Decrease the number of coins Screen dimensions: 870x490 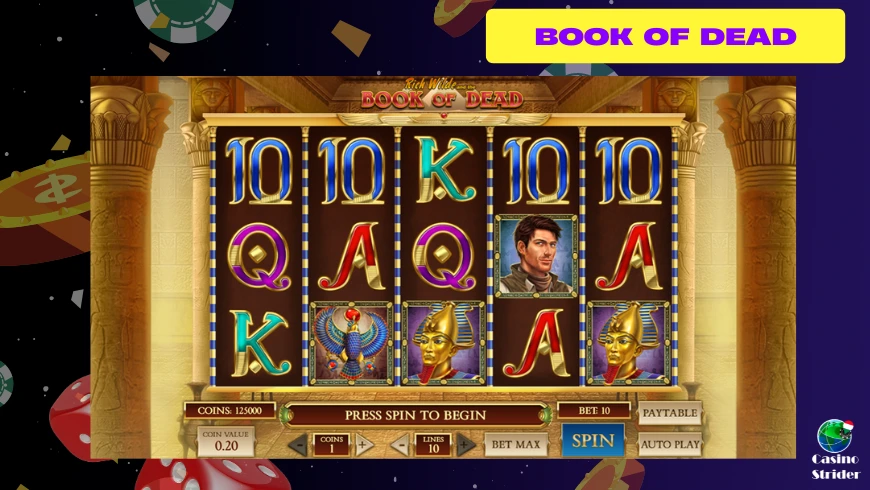[x=298, y=445]
